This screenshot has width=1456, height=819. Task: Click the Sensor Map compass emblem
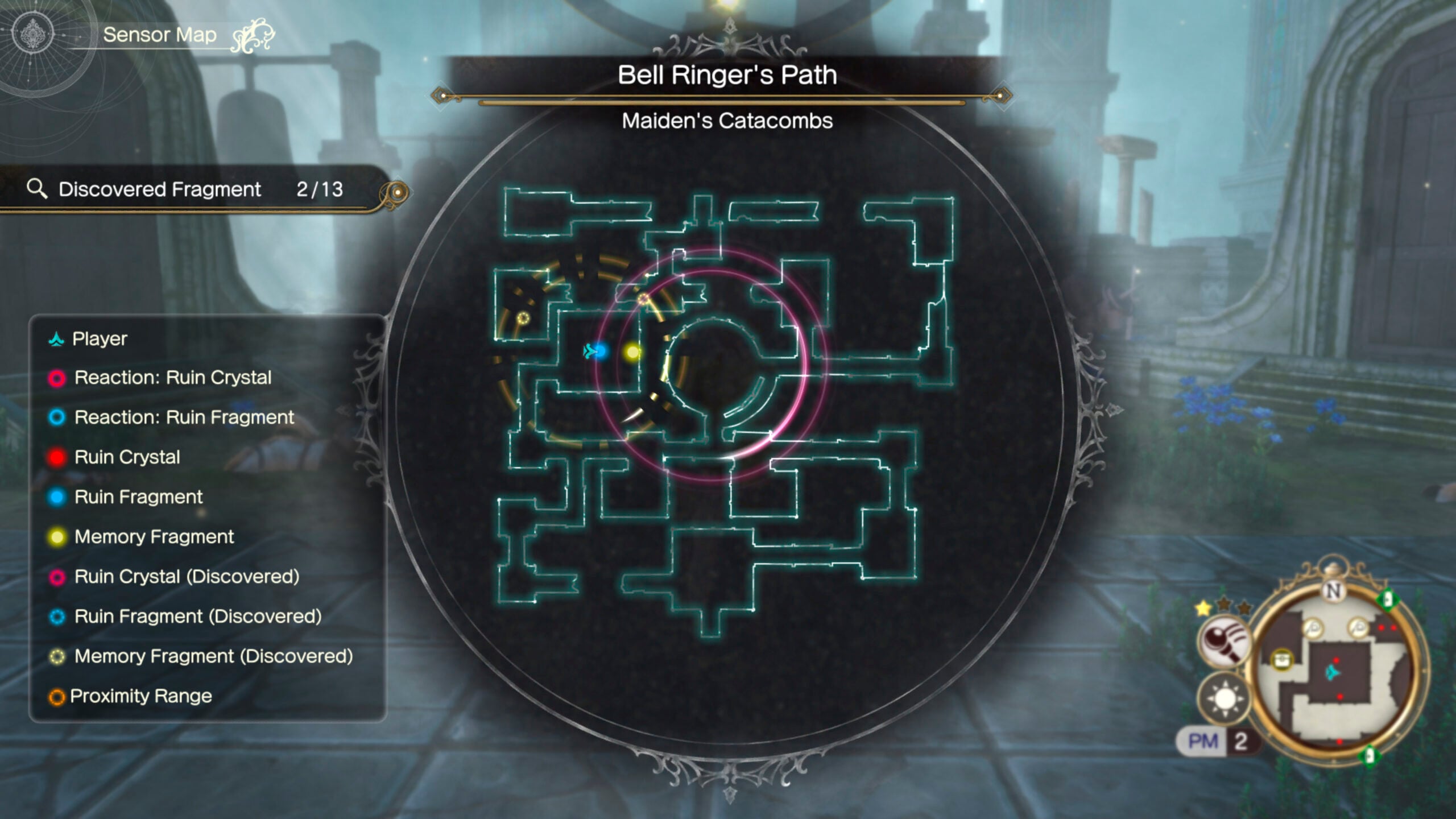[33, 34]
